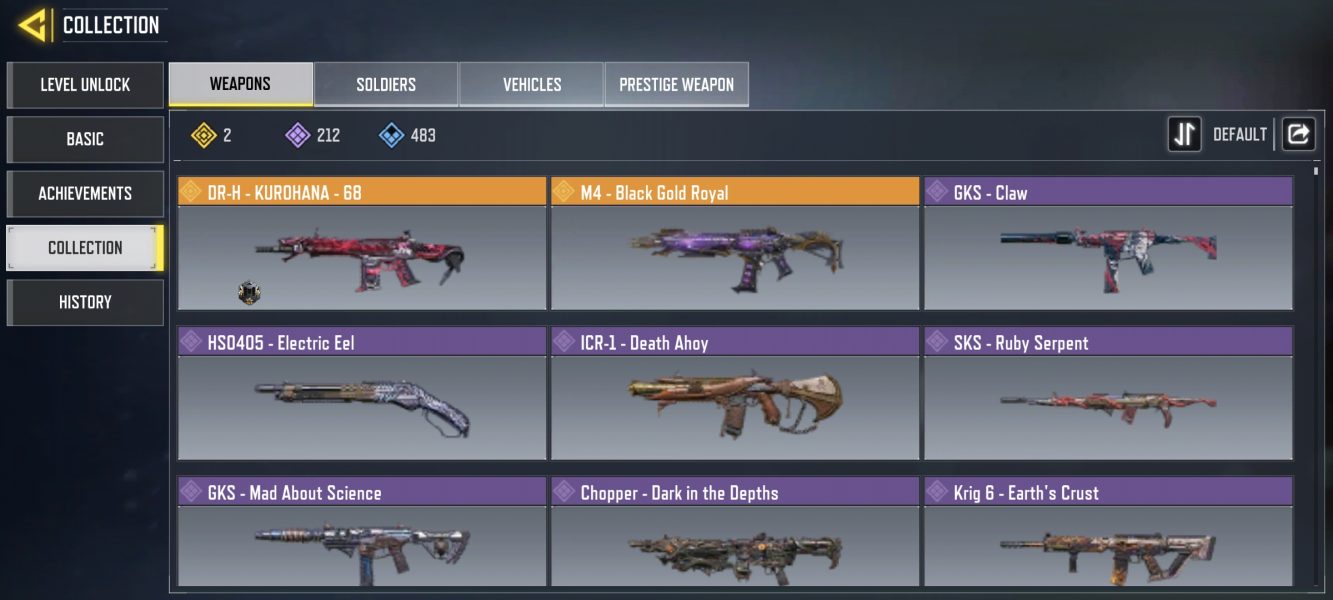The image size is (1333, 600).
Task: Open the Basic profile section
Action: click(85, 139)
